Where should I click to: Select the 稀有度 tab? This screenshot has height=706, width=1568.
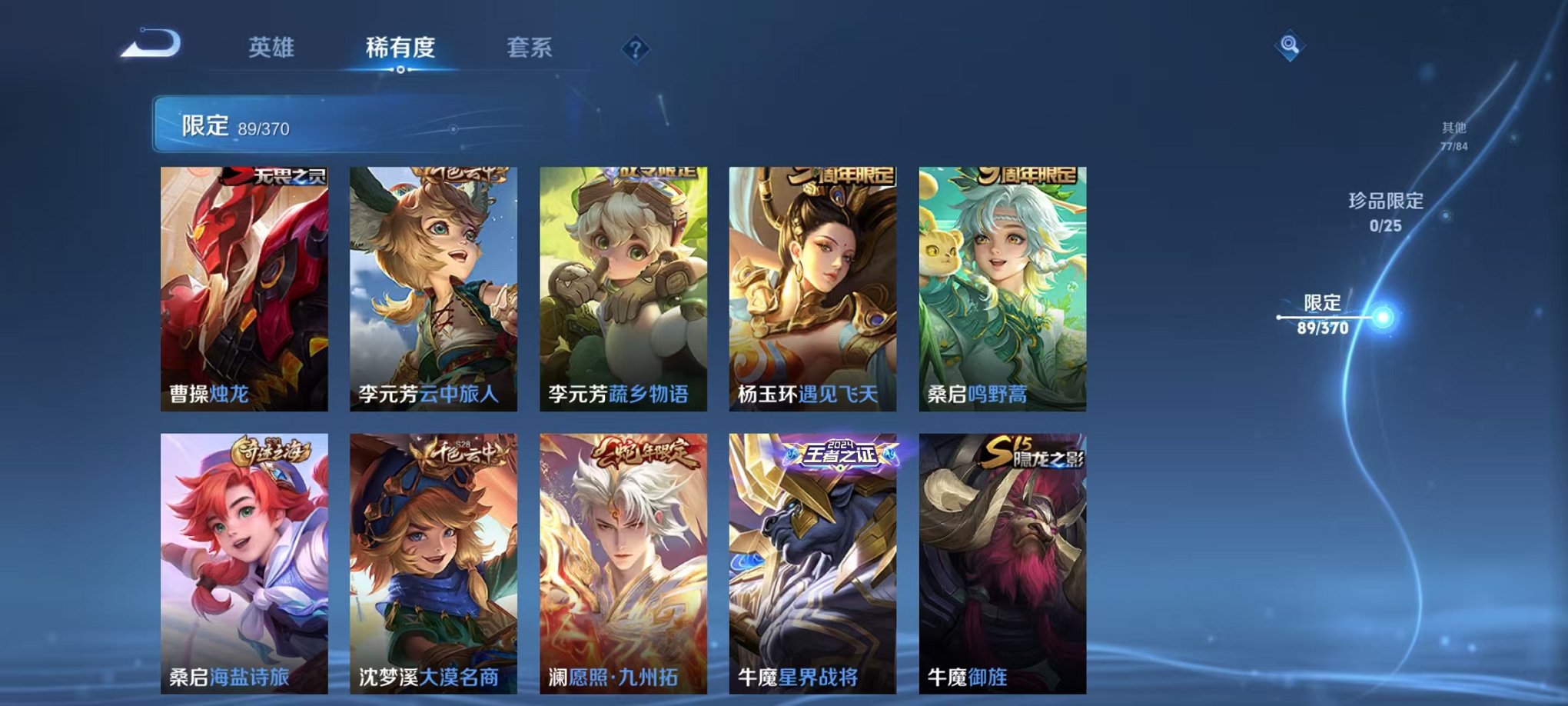[402, 46]
